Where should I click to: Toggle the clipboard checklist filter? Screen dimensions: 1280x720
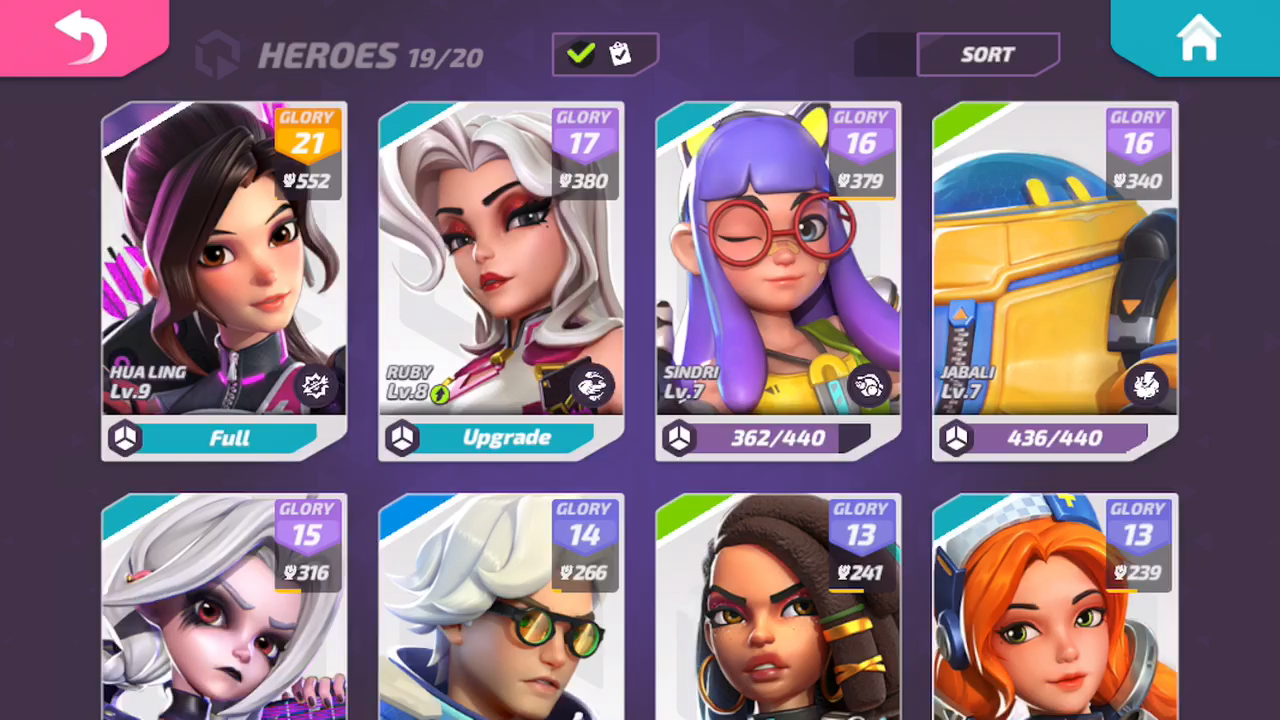tap(621, 55)
